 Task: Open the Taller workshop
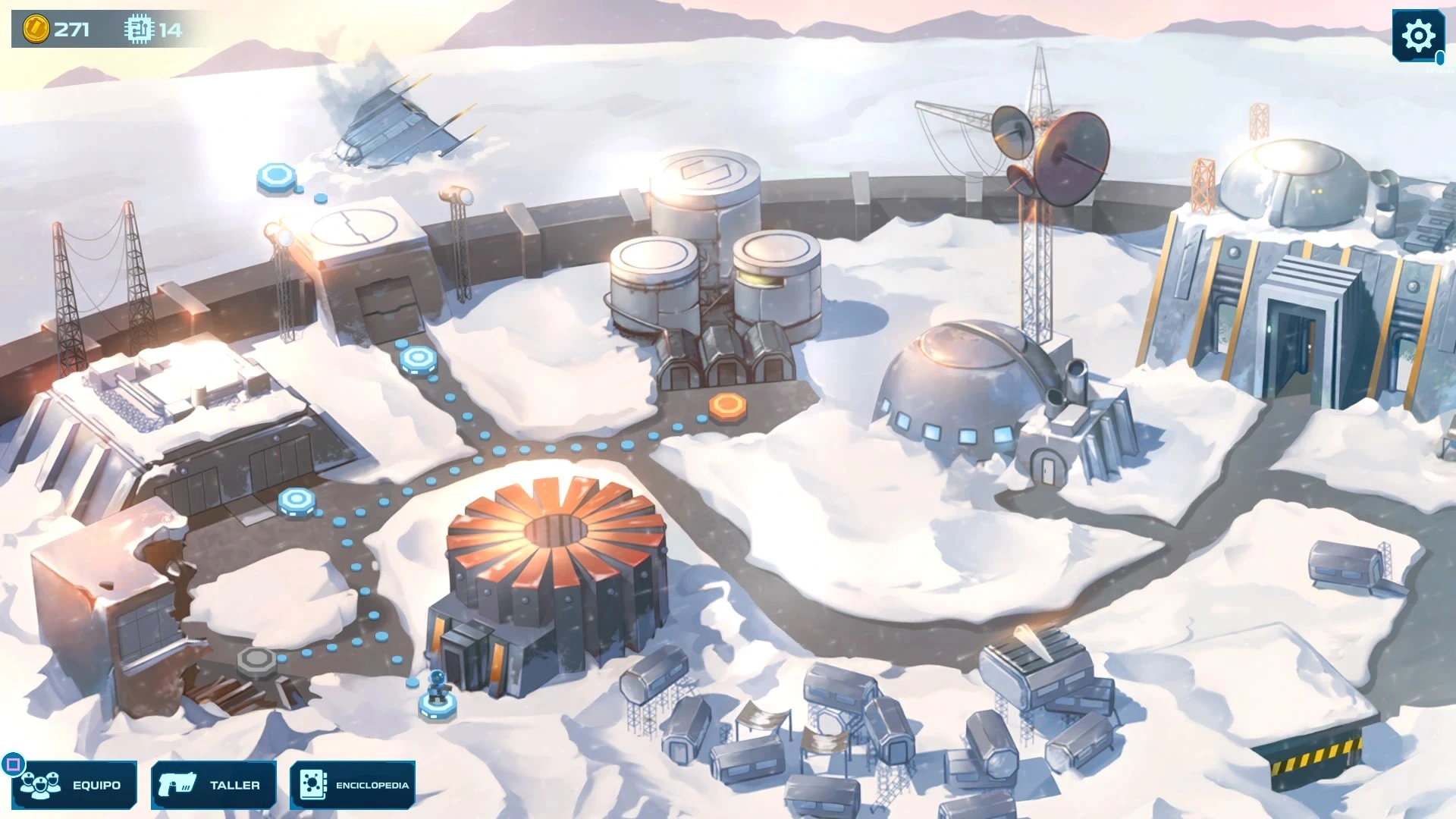click(x=214, y=784)
